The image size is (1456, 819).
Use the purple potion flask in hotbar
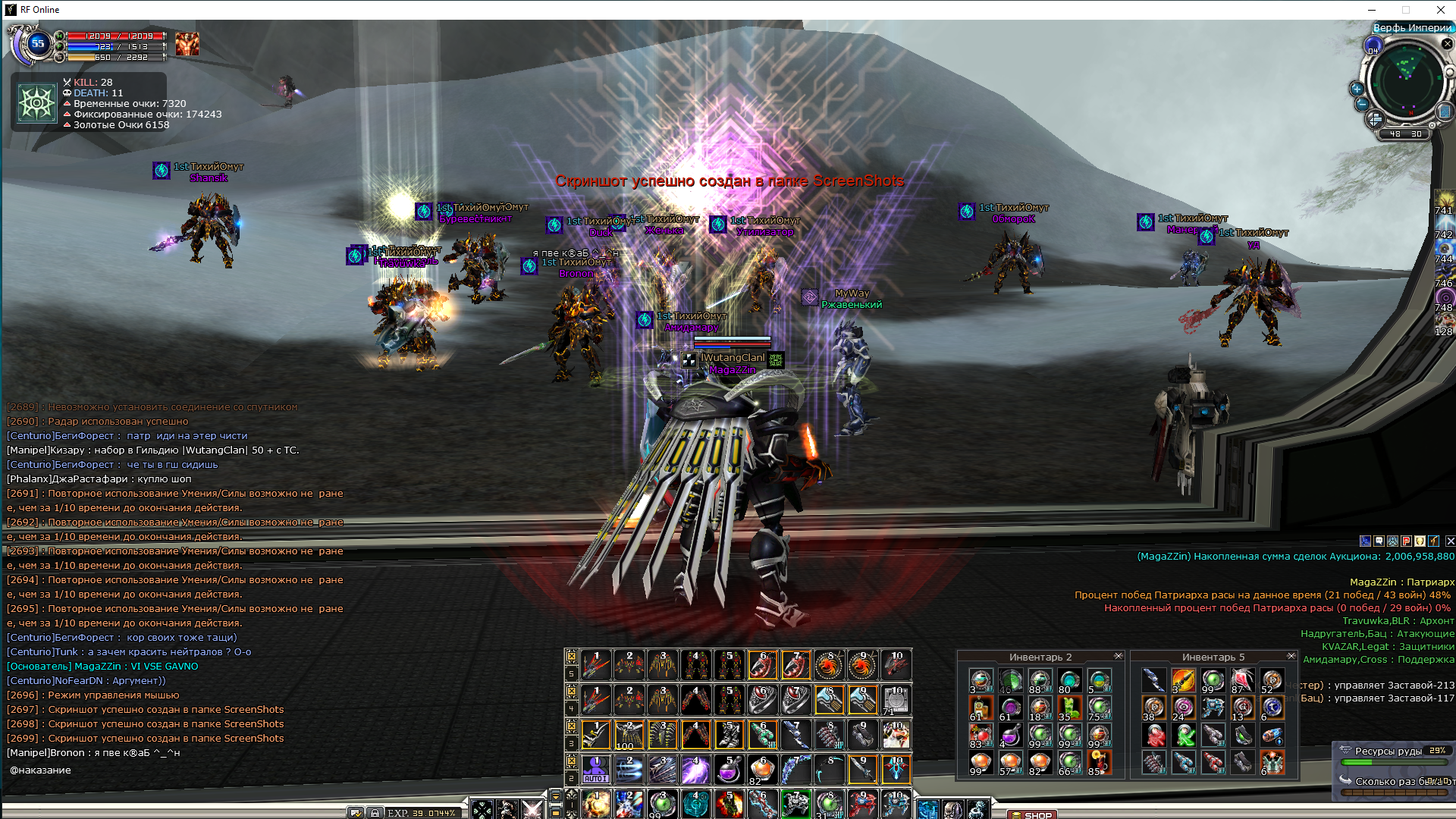729,770
